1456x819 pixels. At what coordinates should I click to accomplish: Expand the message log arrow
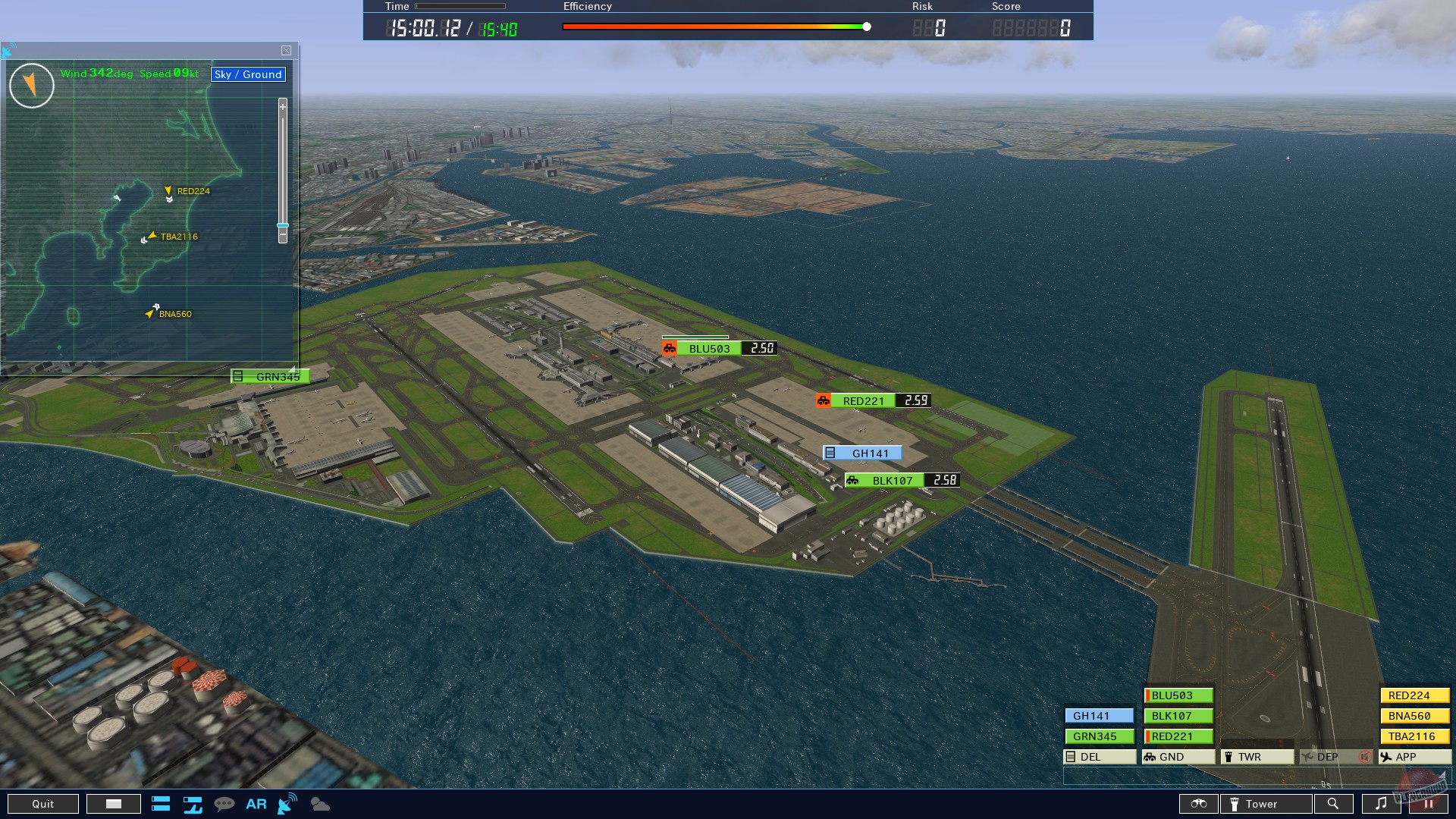click(x=1442, y=776)
